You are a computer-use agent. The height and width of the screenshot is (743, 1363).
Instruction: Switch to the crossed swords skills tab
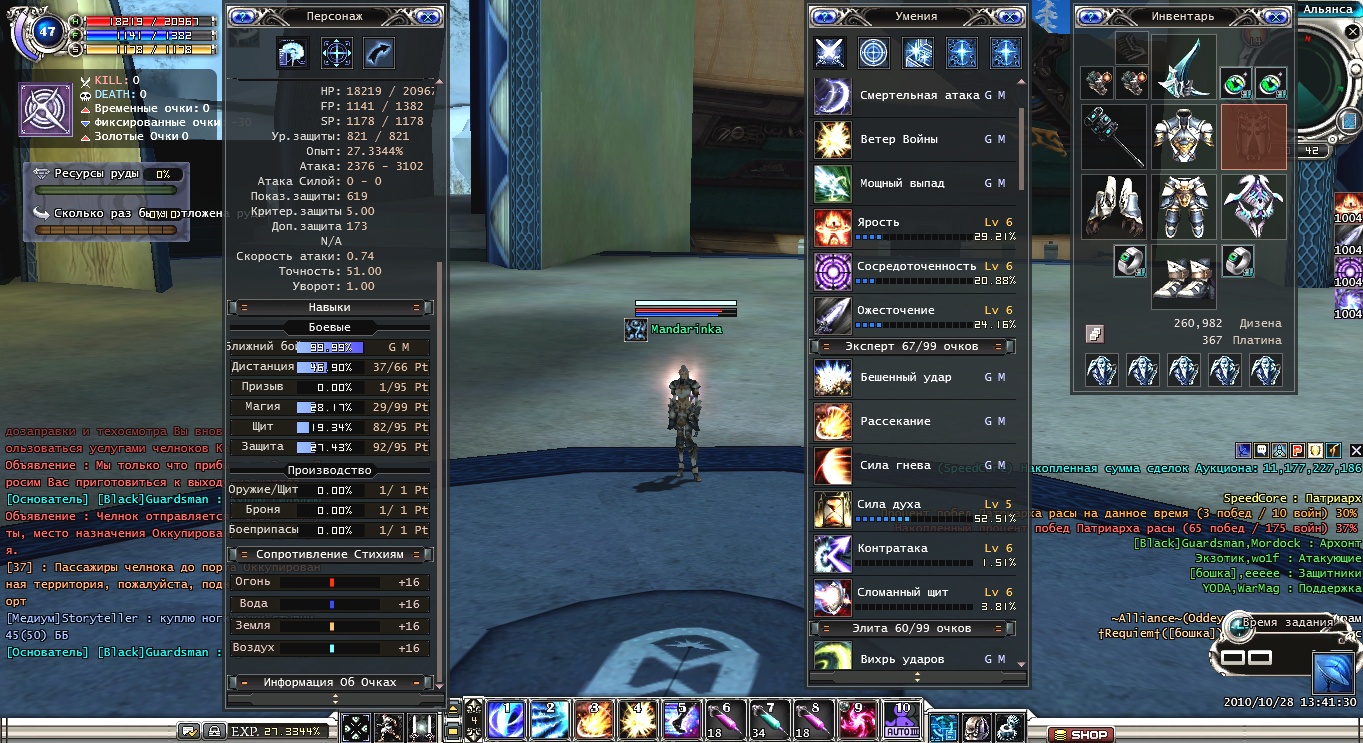[830, 53]
